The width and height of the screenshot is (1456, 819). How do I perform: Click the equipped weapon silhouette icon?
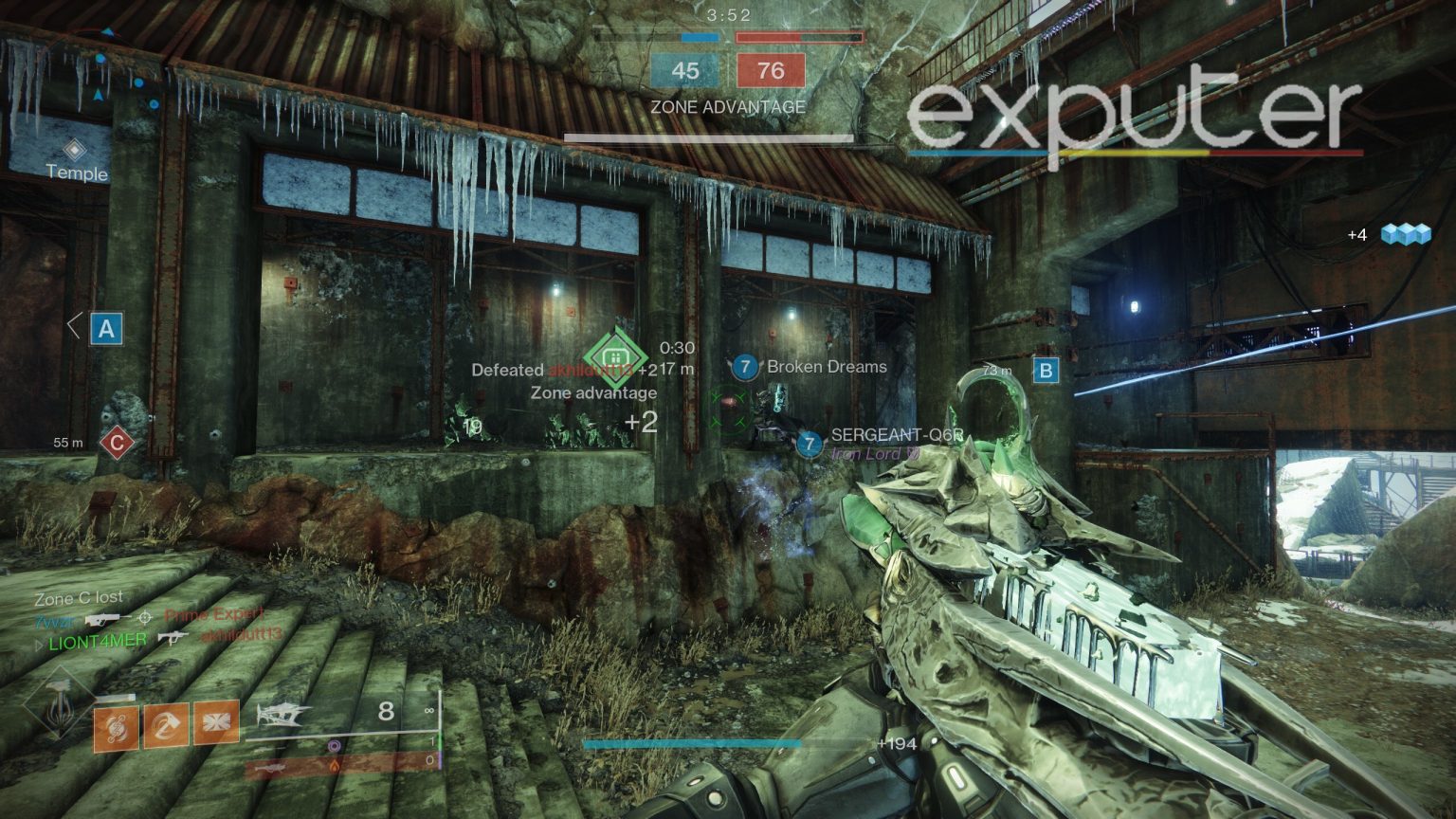click(283, 716)
